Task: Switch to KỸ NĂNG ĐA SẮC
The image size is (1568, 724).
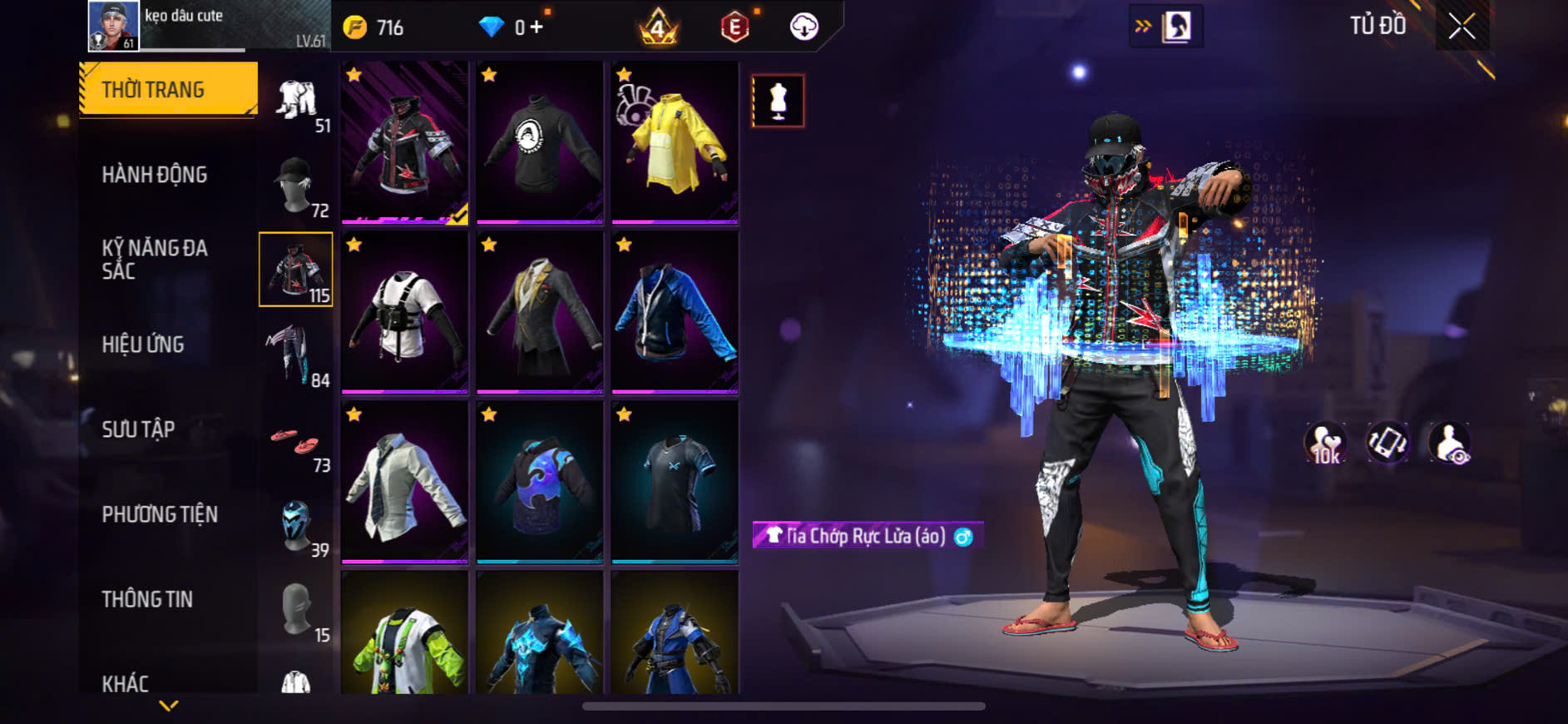Action: pyautogui.click(x=155, y=259)
